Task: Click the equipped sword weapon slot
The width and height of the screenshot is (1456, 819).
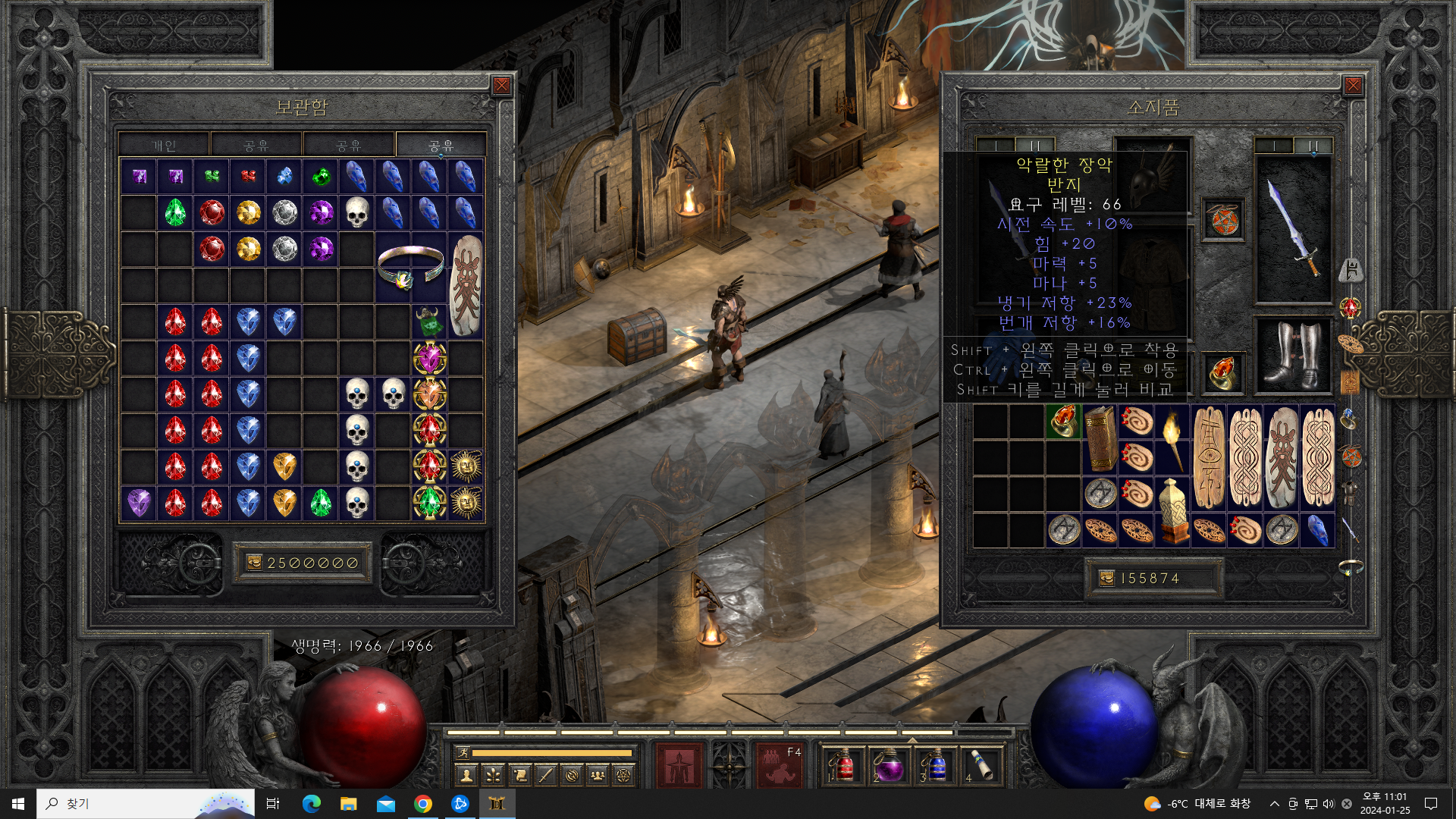Action: 1294,227
